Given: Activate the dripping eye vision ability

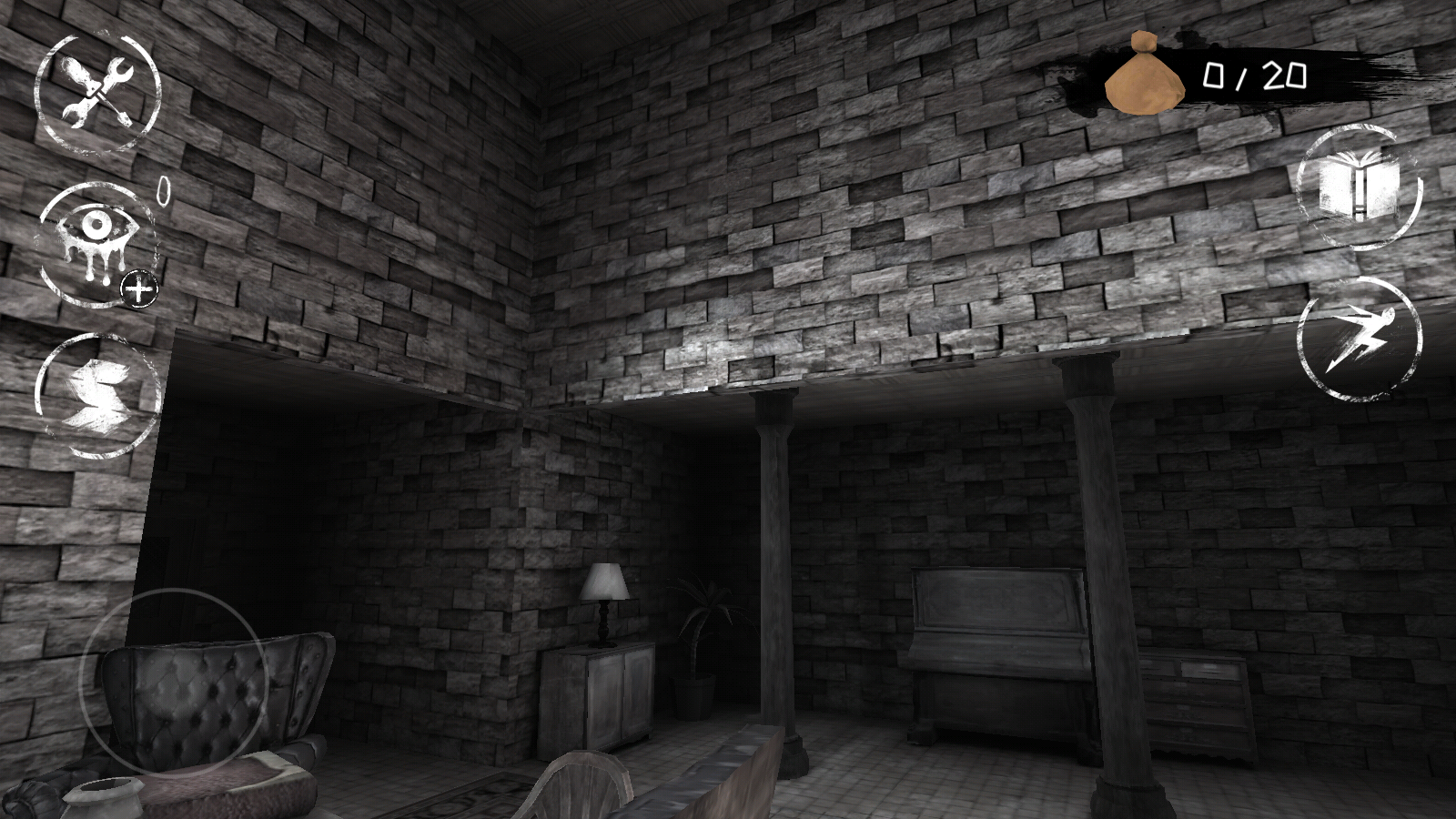Looking at the screenshot, I should tap(92, 237).
